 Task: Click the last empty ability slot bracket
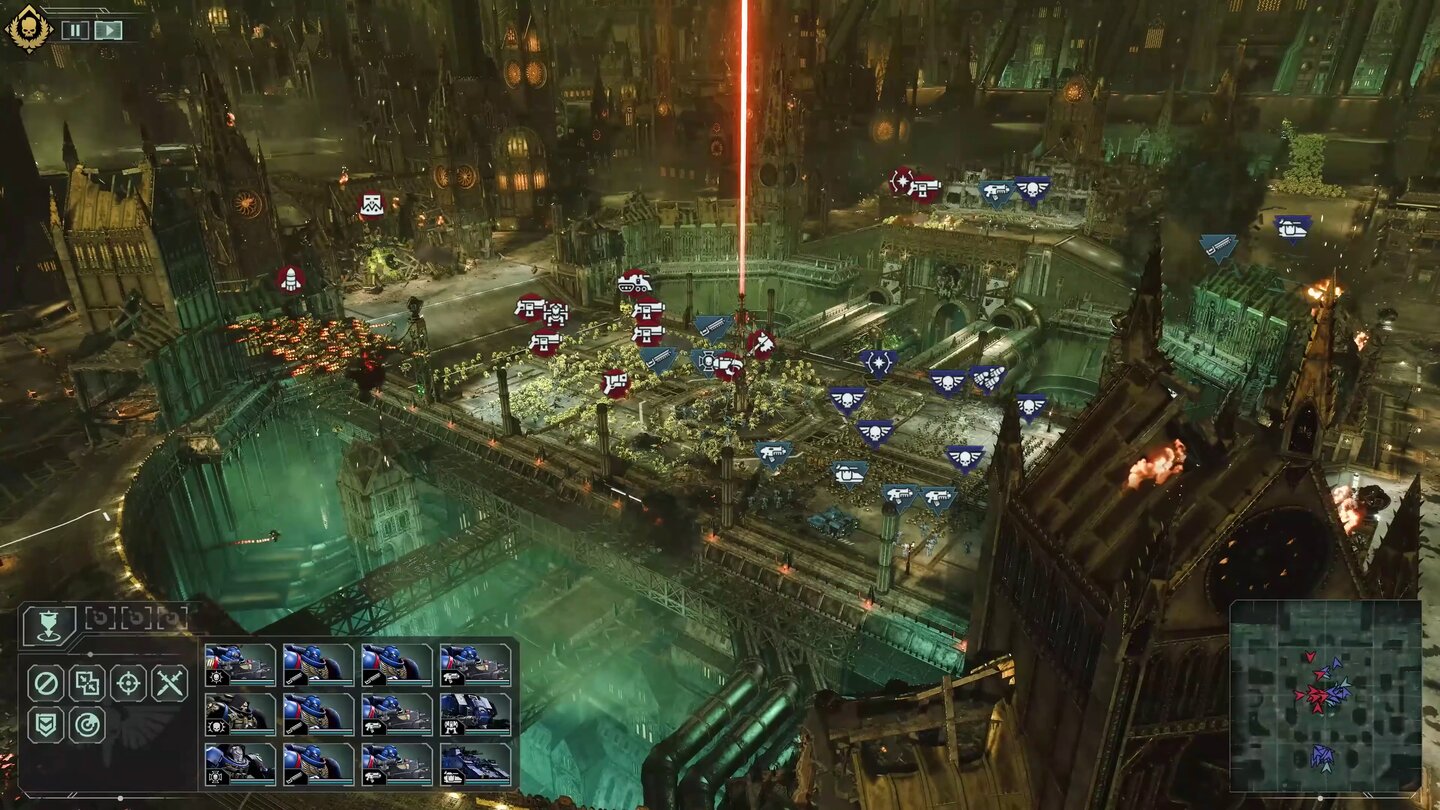point(171,617)
